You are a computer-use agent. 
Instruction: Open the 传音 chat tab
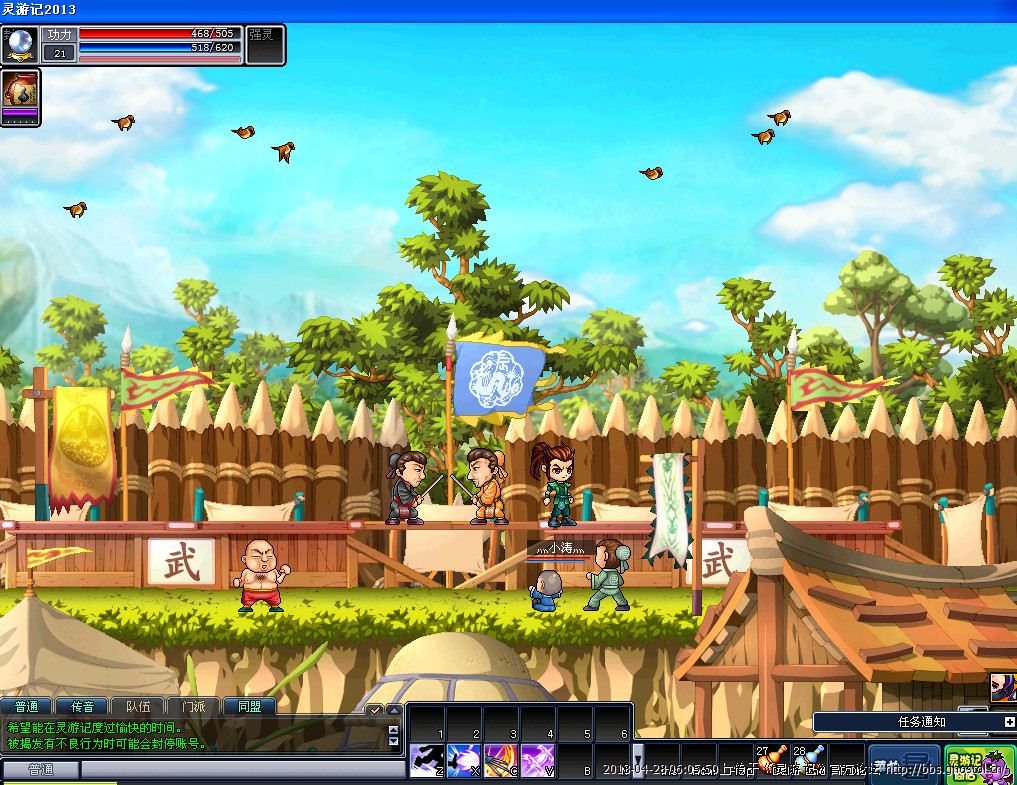82,706
